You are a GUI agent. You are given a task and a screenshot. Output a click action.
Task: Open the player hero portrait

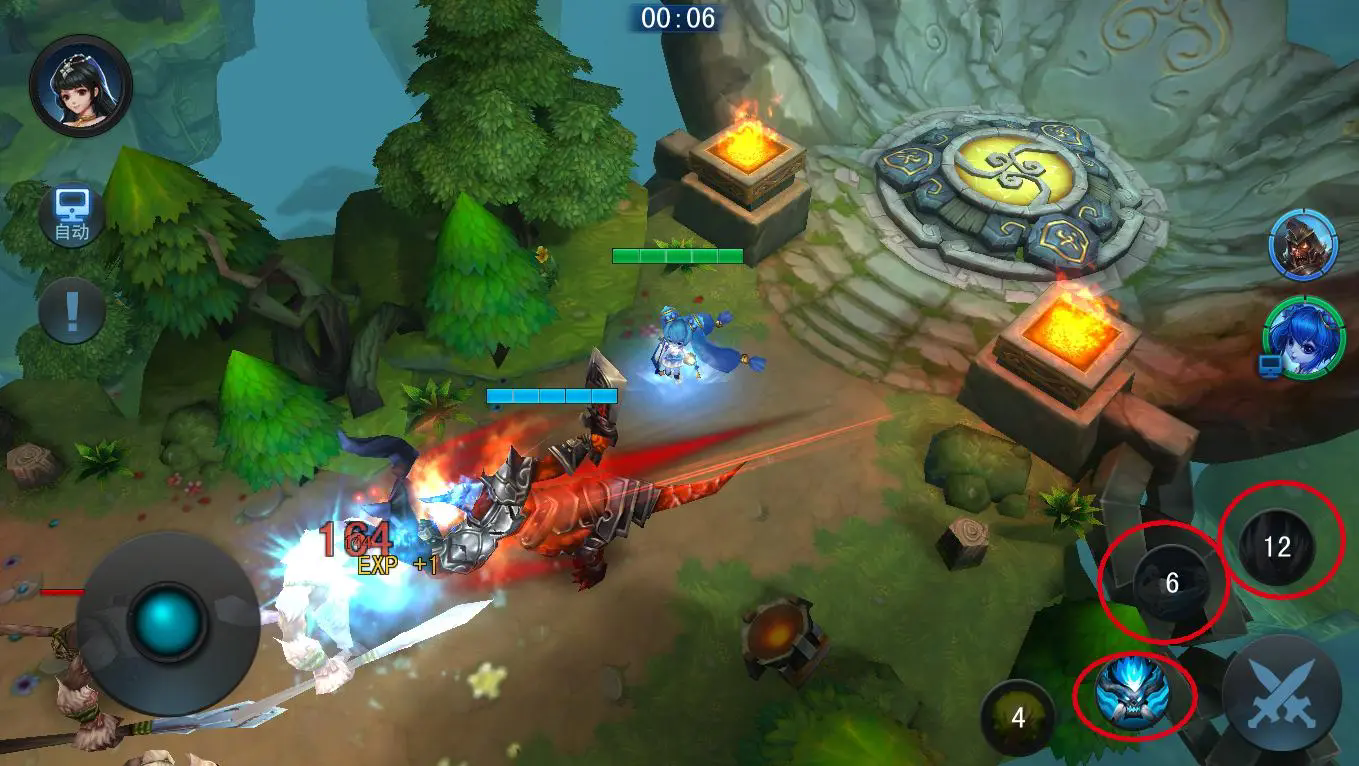click(x=80, y=86)
